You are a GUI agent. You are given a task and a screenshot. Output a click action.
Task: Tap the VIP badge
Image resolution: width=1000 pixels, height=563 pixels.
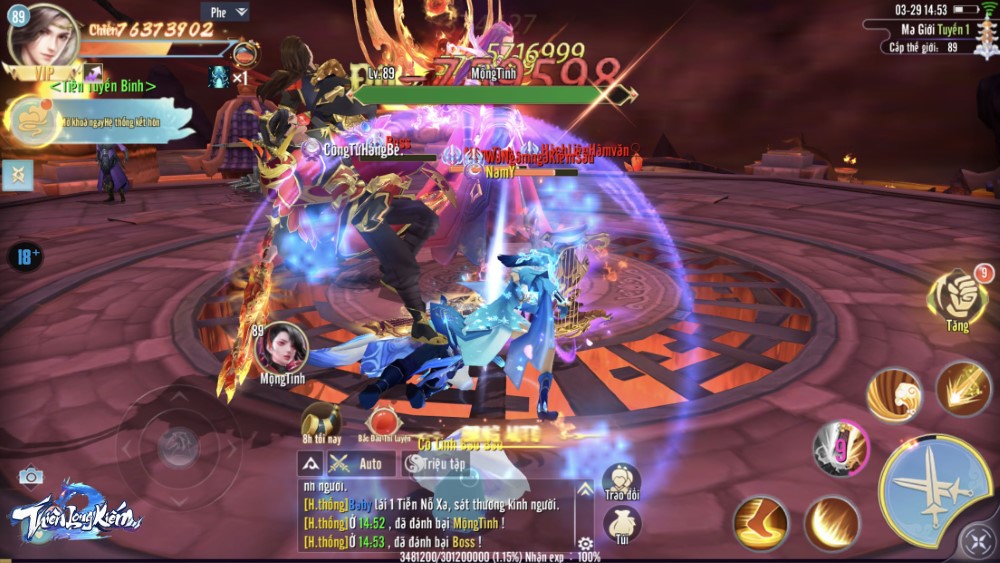[x=43, y=72]
